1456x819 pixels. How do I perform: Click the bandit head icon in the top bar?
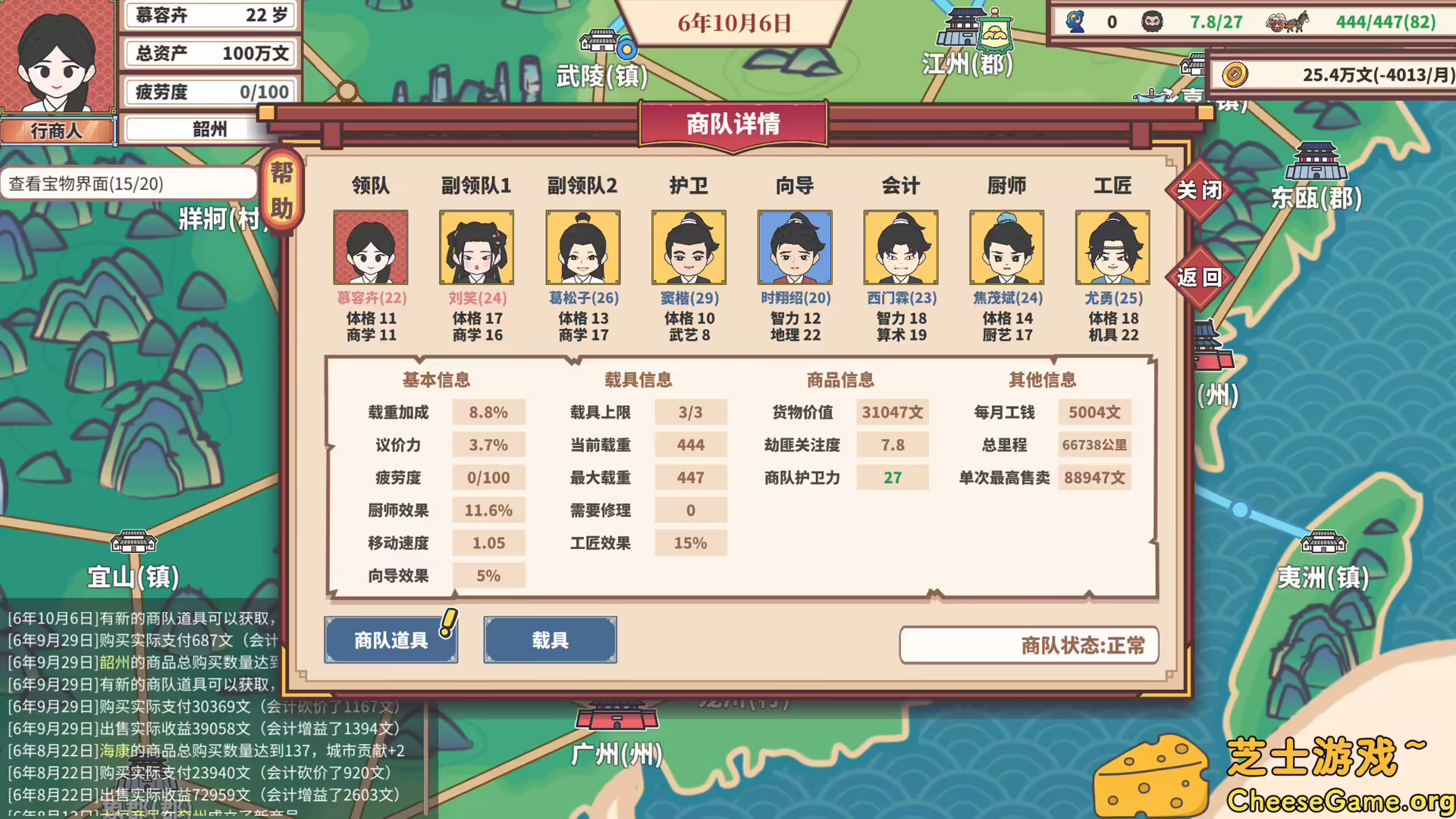tap(1152, 22)
